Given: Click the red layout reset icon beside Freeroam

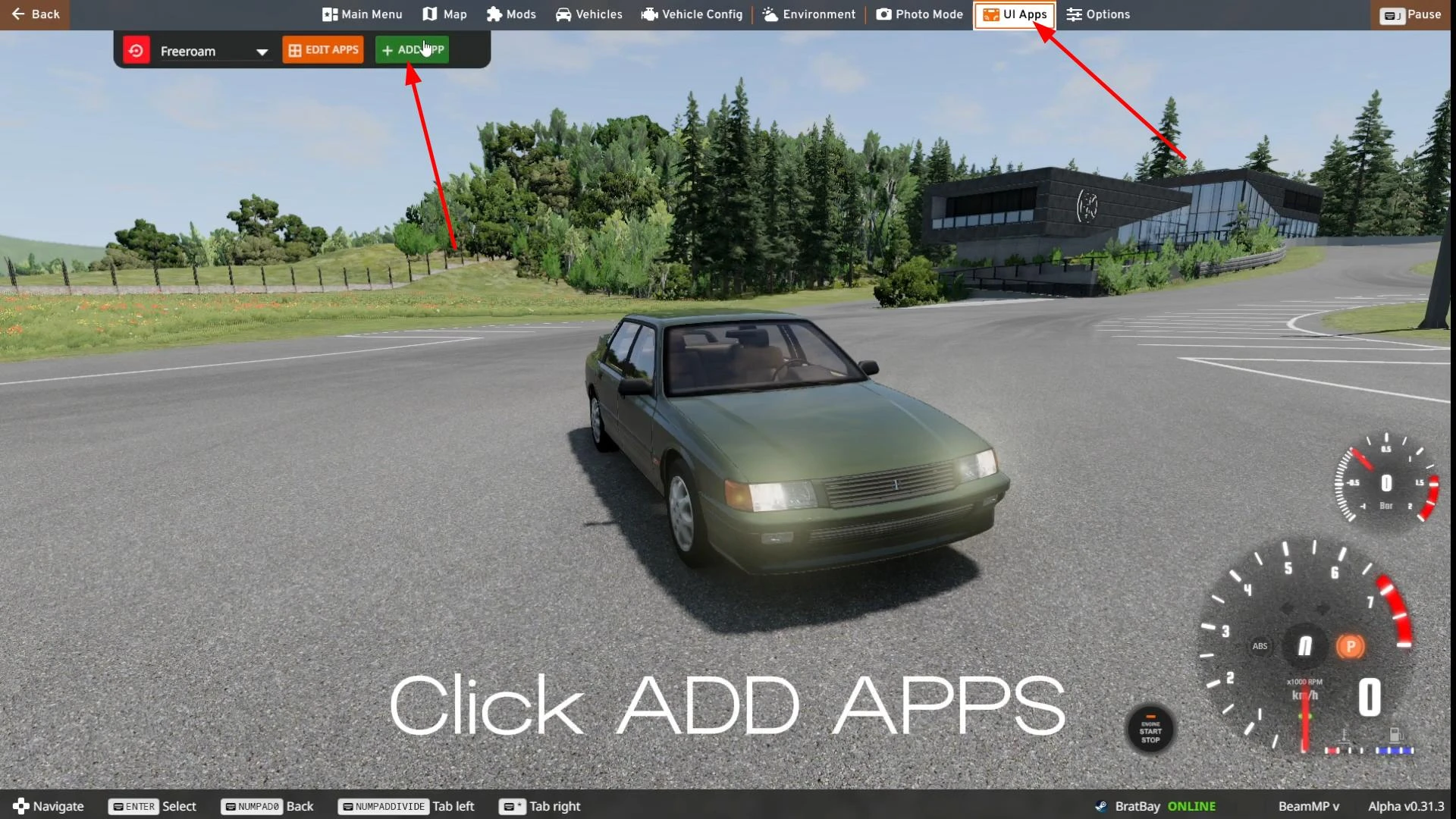Looking at the screenshot, I should [x=136, y=50].
